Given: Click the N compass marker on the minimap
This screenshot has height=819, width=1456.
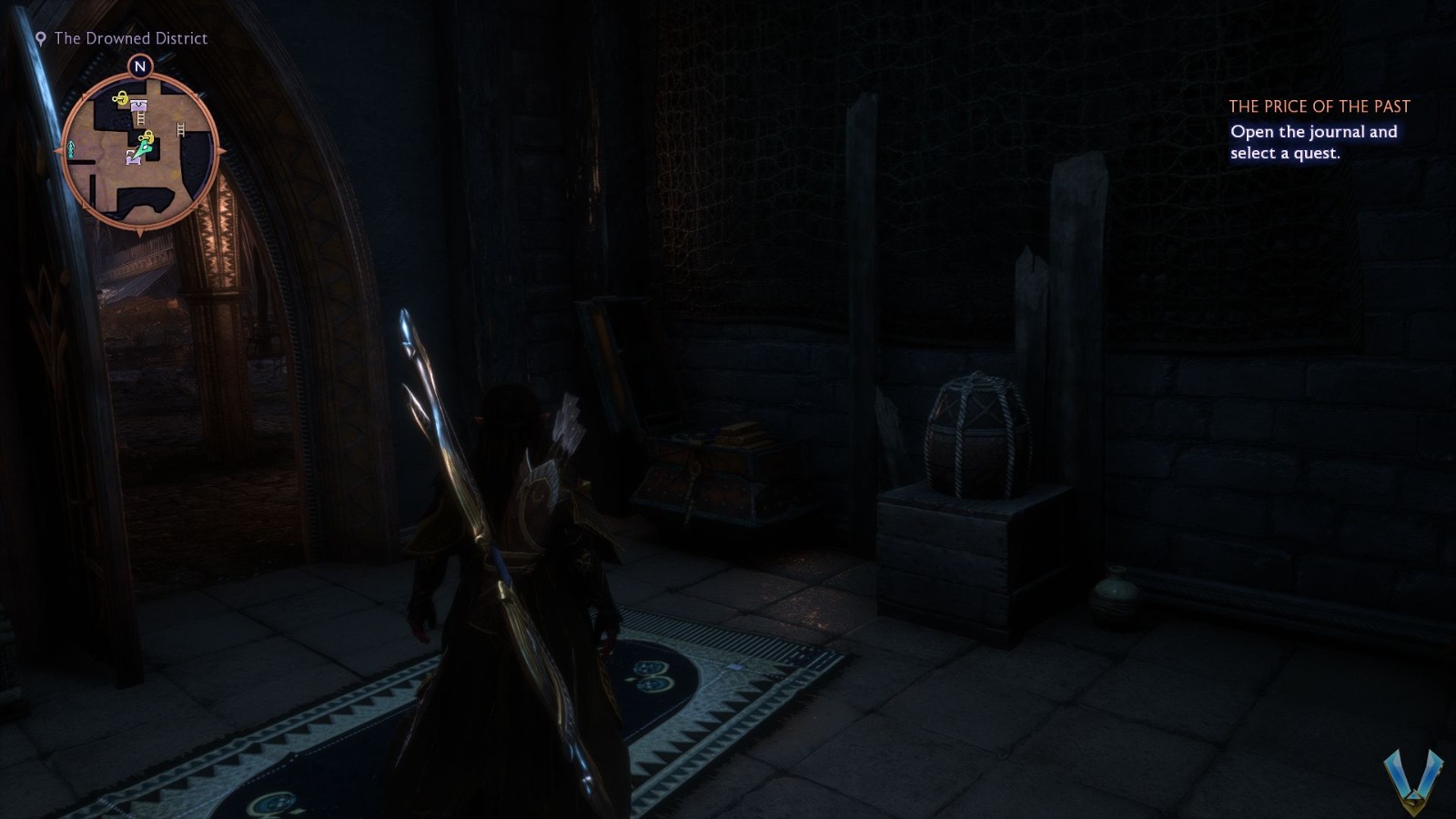Looking at the screenshot, I should pos(139,66).
